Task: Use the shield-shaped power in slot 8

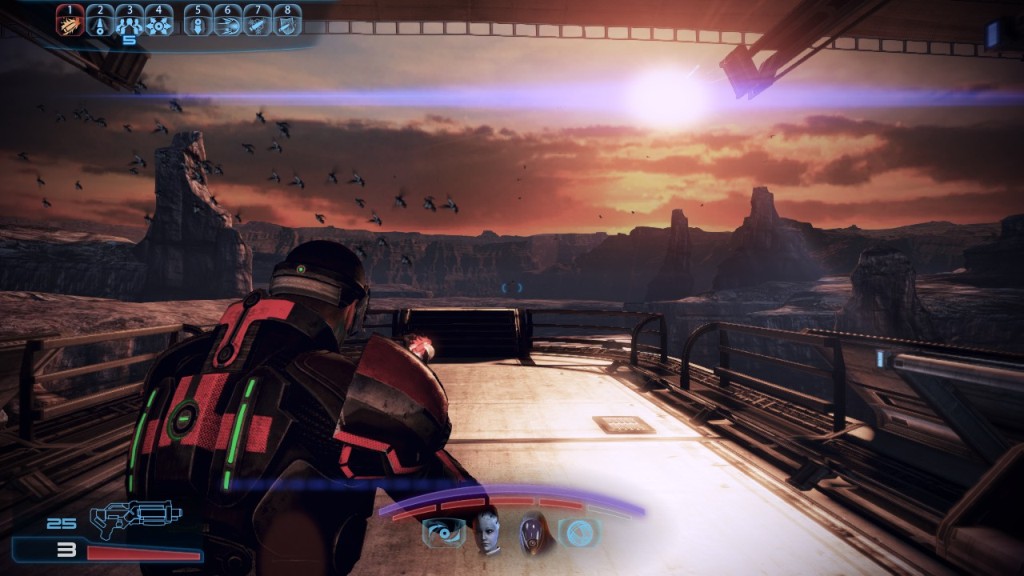Action: pyautogui.click(x=288, y=20)
